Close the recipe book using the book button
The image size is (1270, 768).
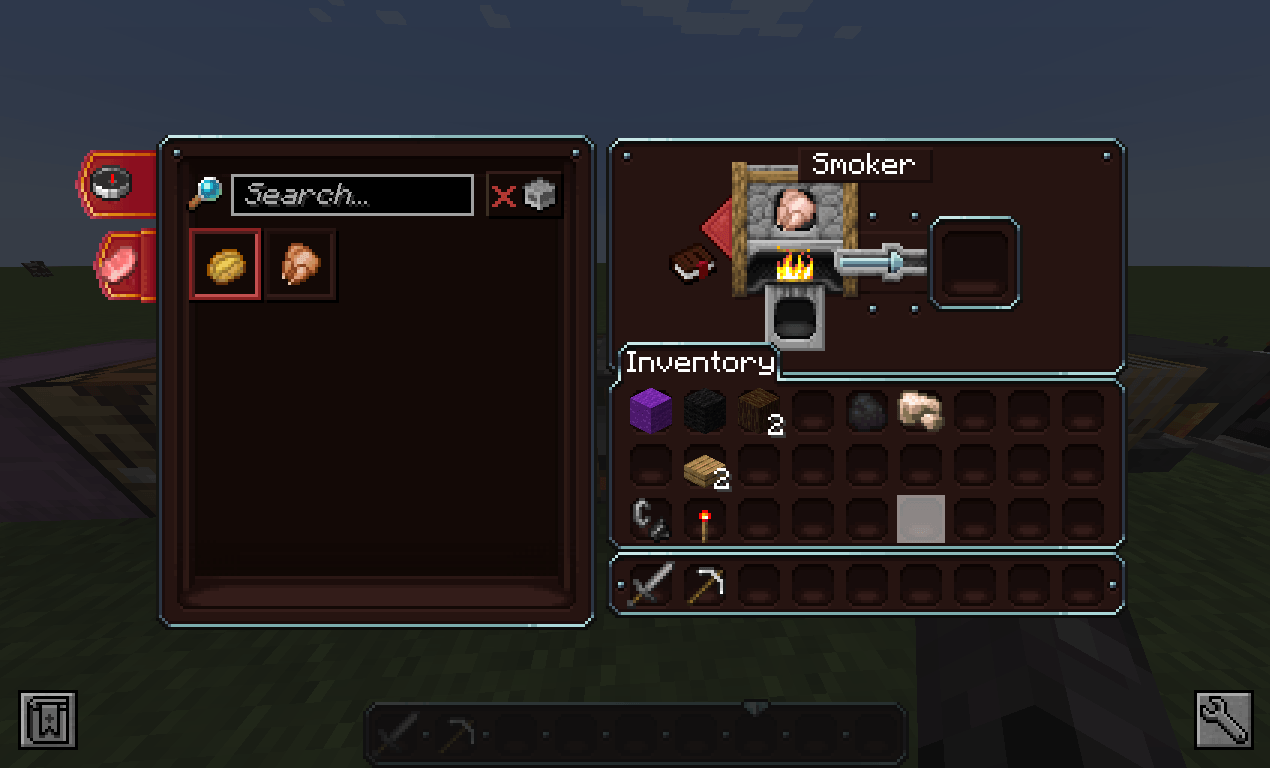691,265
